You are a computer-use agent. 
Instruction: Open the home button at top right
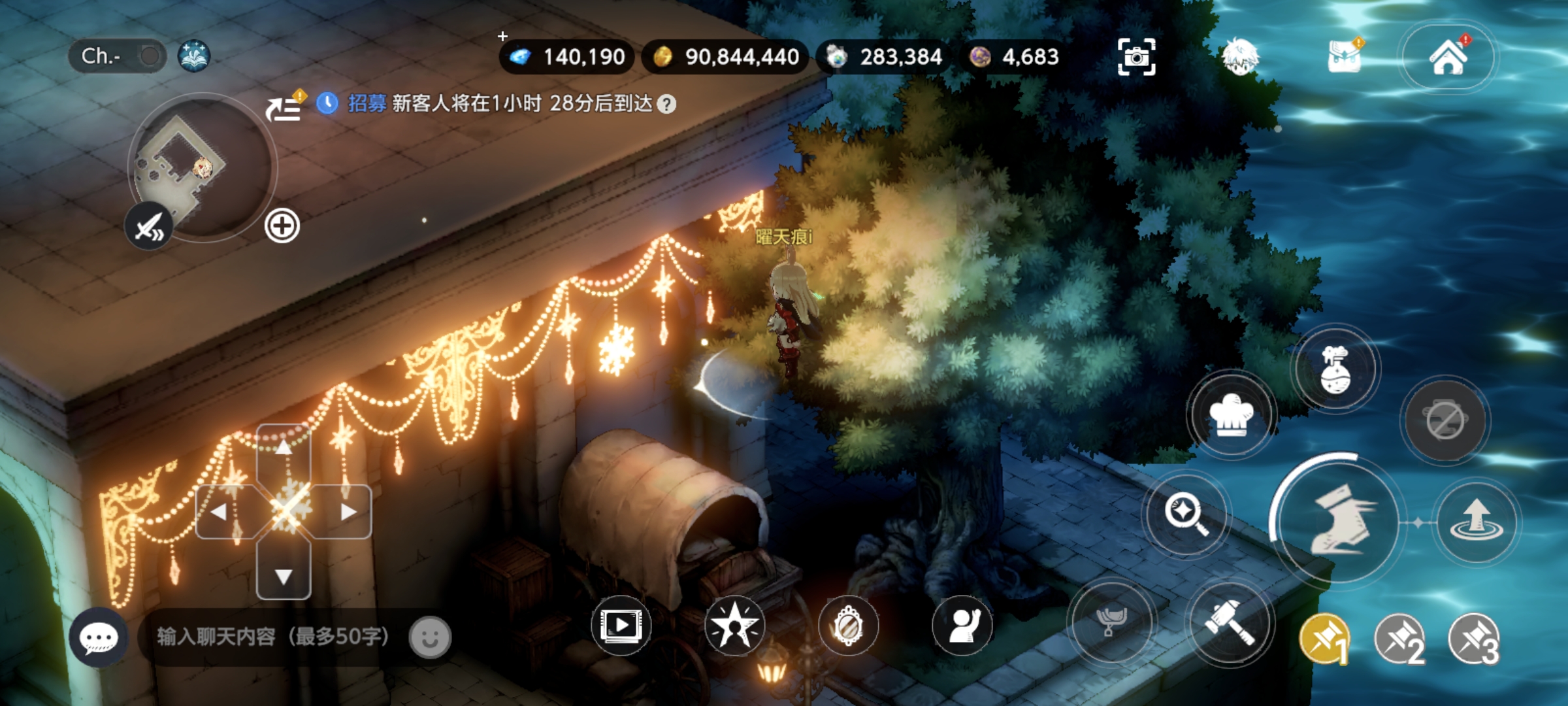[1448, 58]
